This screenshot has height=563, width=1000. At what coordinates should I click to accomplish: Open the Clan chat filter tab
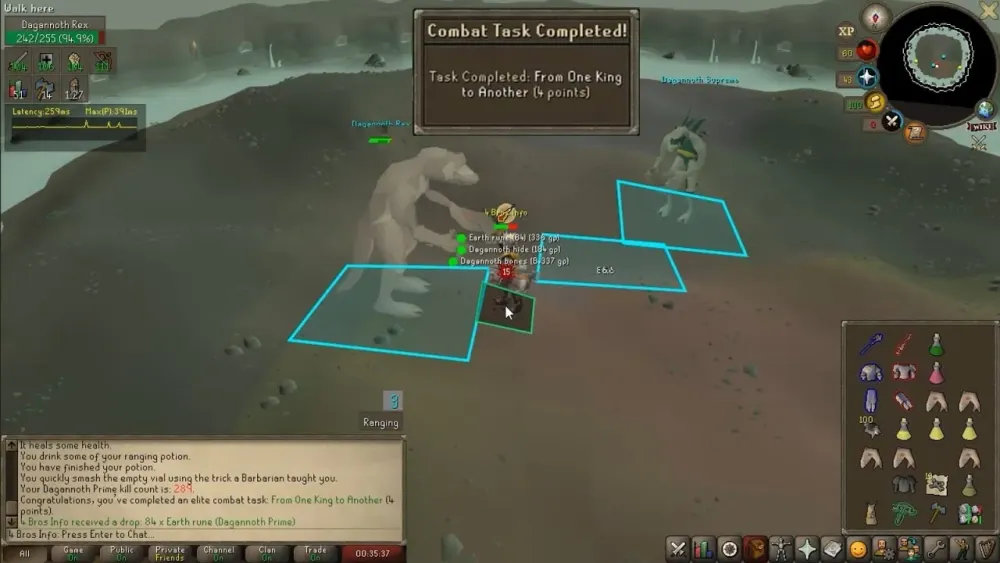pos(267,552)
